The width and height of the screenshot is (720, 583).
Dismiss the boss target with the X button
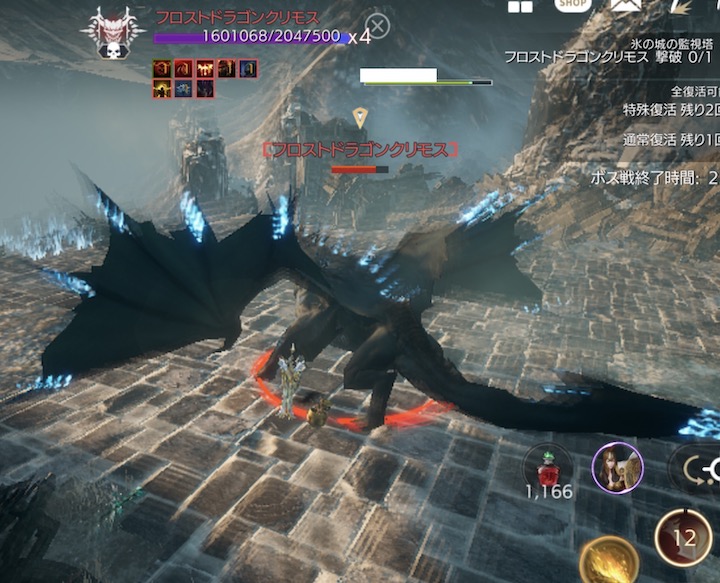coord(377,26)
